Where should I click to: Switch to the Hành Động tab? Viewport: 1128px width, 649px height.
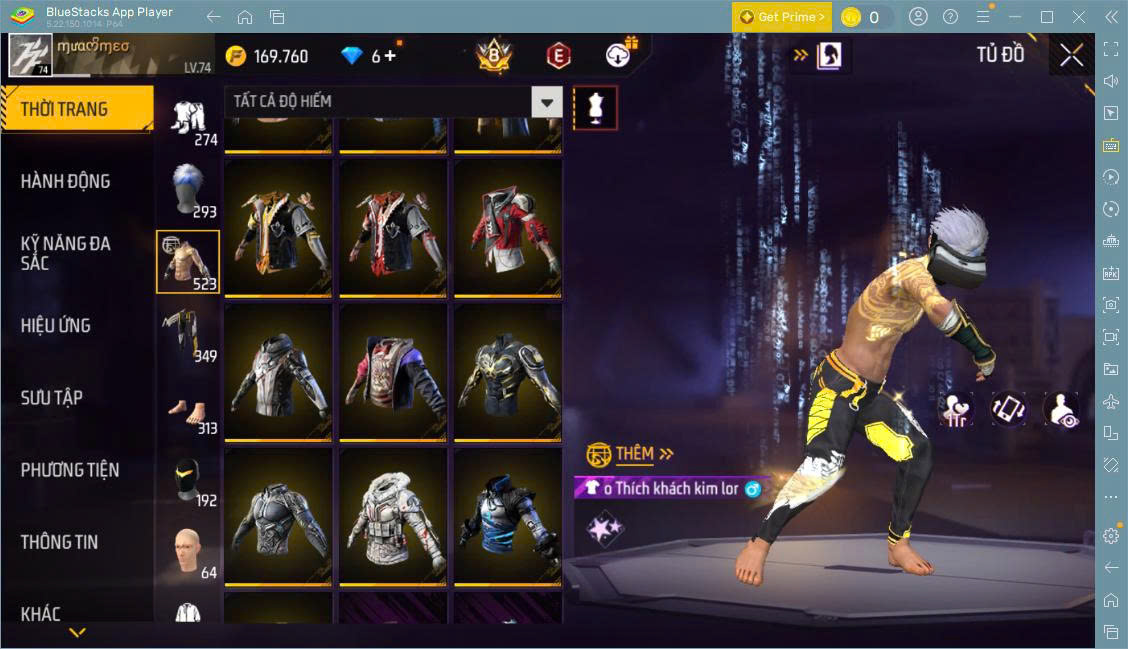(66, 181)
